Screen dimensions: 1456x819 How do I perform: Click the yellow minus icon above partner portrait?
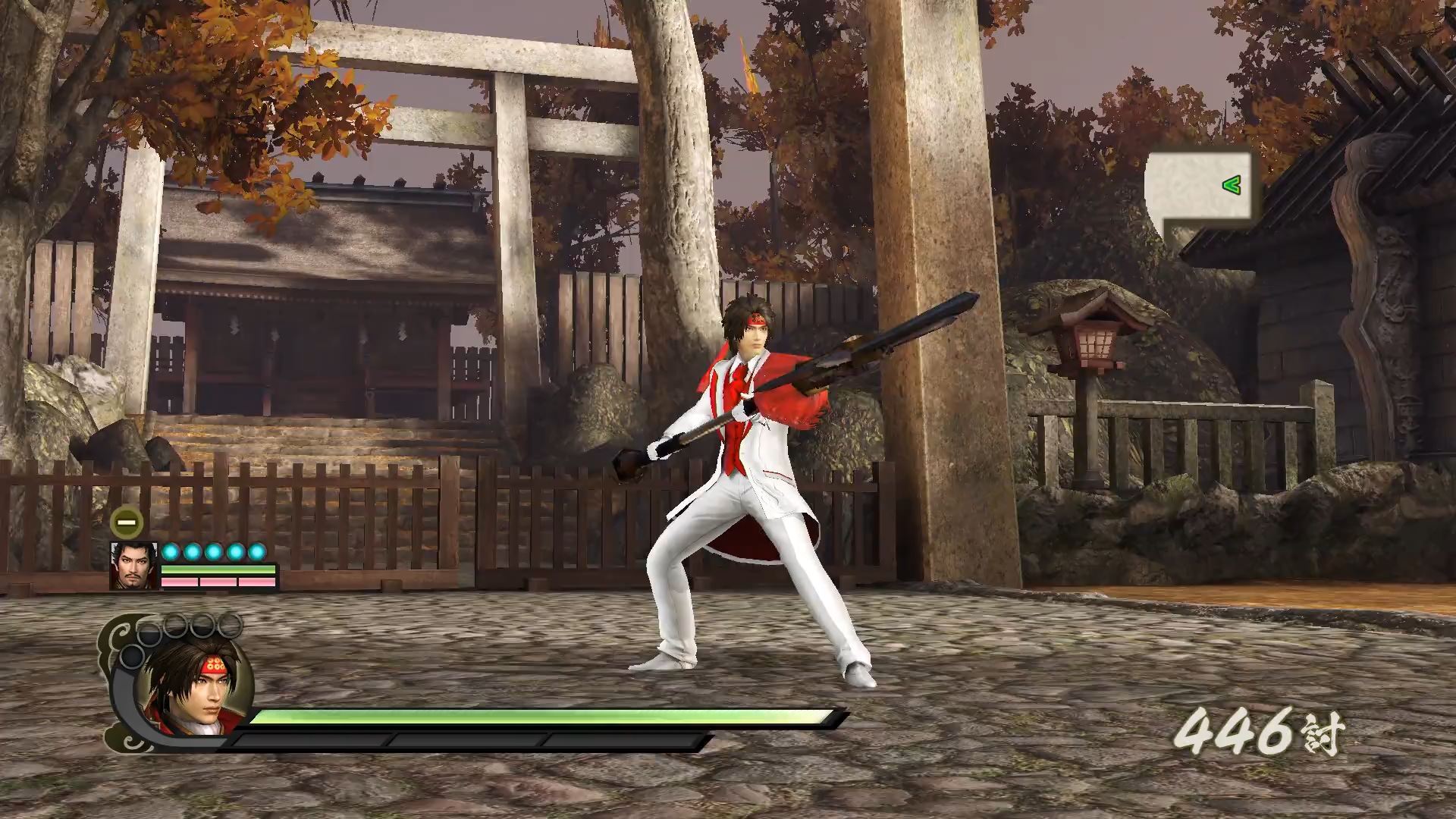127,522
